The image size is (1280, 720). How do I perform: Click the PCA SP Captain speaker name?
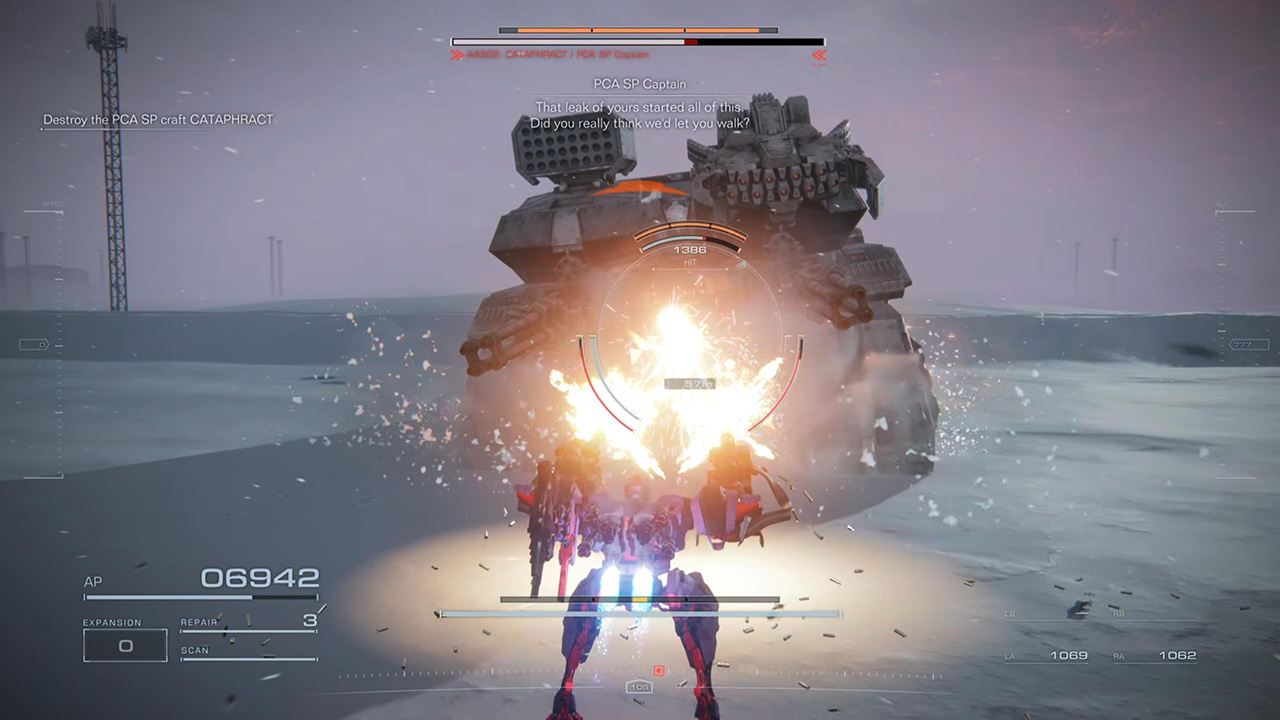click(641, 84)
